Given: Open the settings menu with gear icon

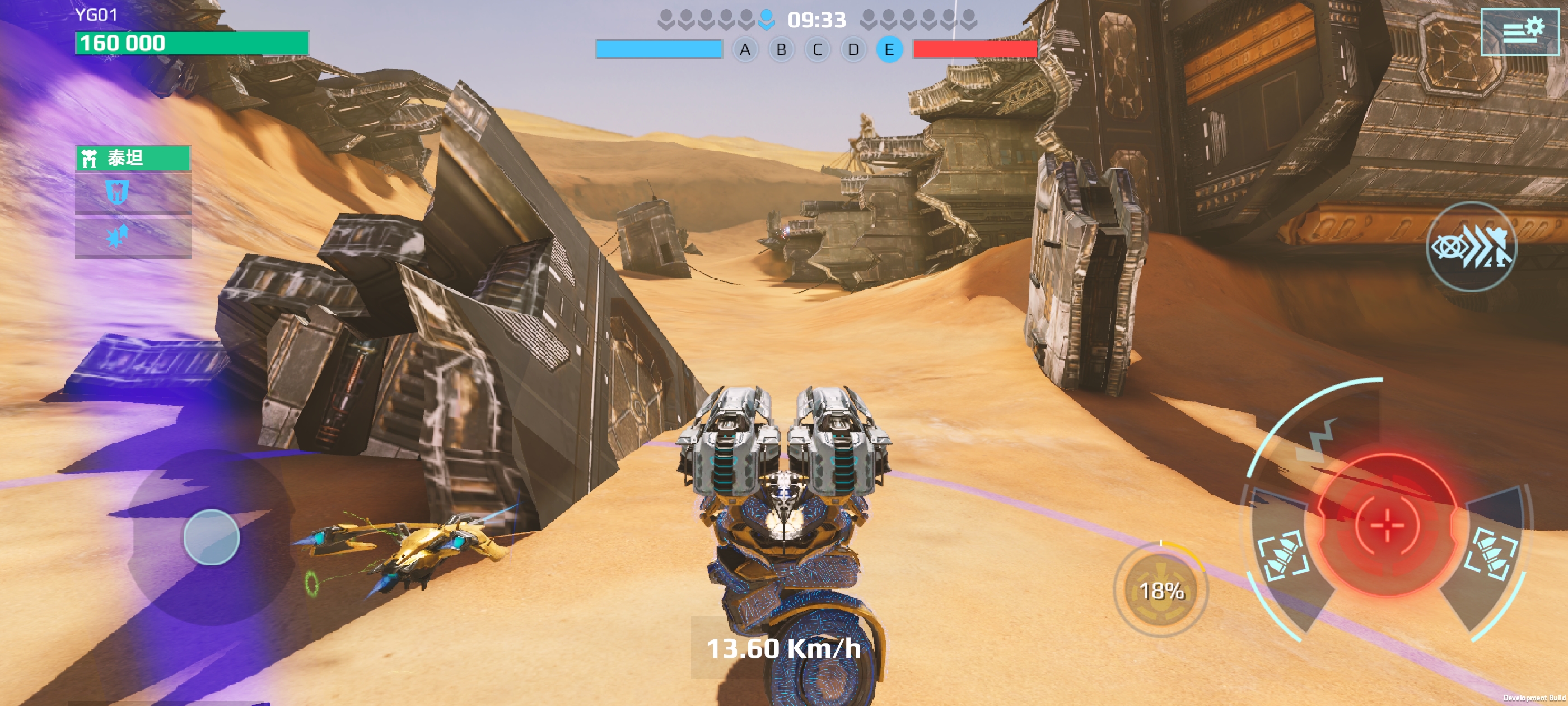Looking at the screenshot, I should click(x=1519, y=31).
